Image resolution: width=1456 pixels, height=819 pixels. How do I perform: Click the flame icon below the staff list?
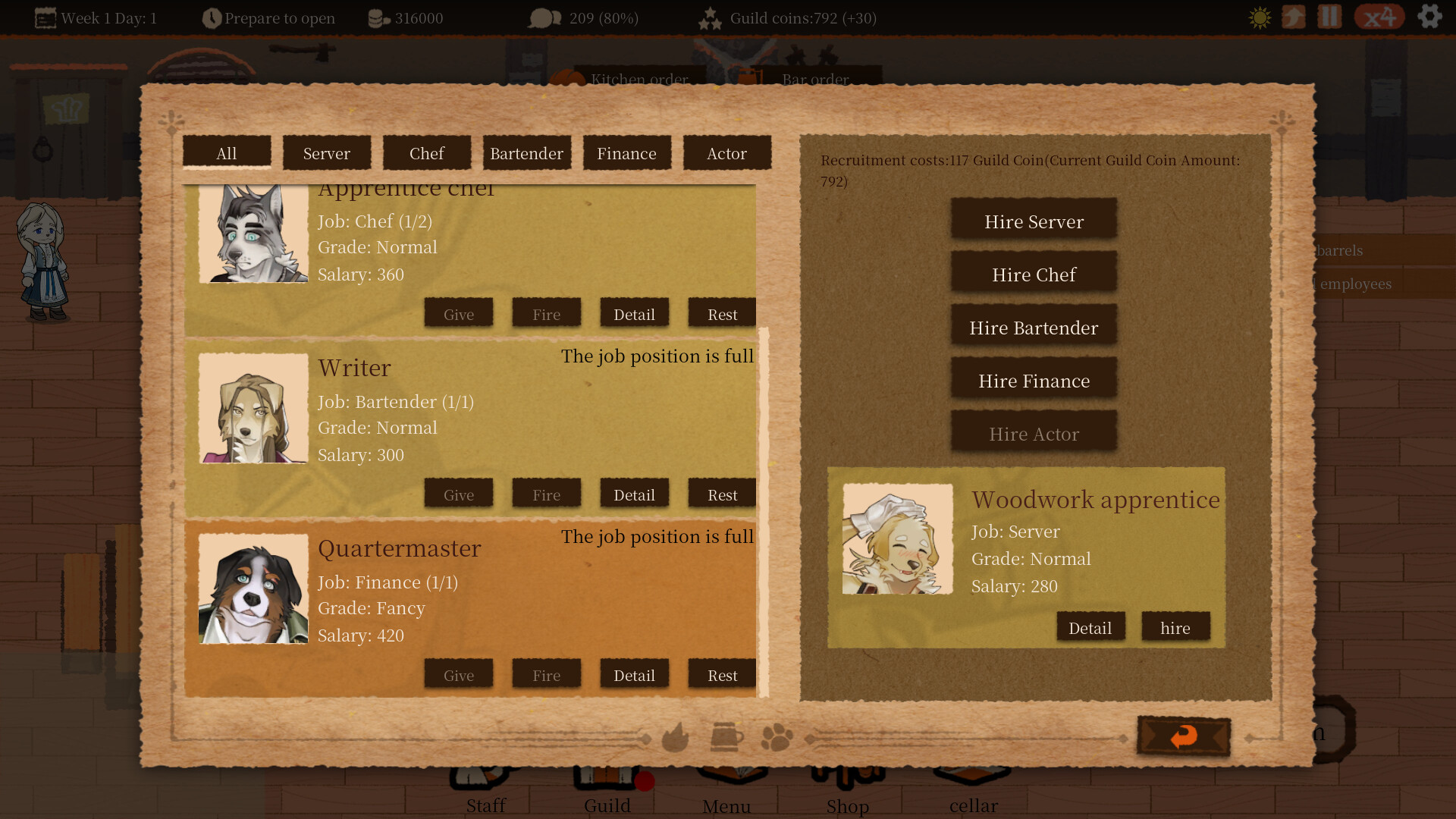point(674,737)
